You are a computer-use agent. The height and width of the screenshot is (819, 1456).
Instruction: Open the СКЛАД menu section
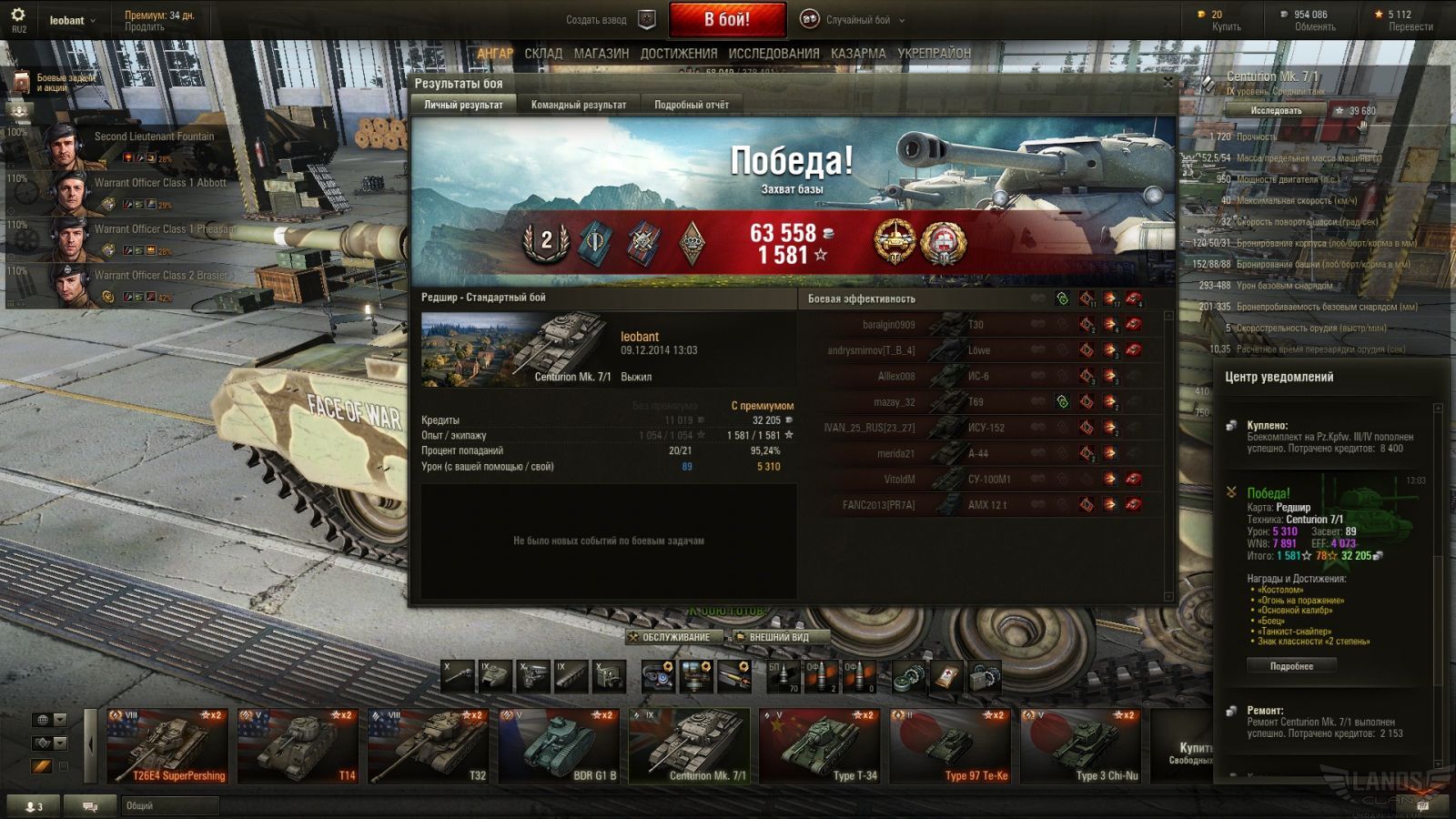(543, 54)
